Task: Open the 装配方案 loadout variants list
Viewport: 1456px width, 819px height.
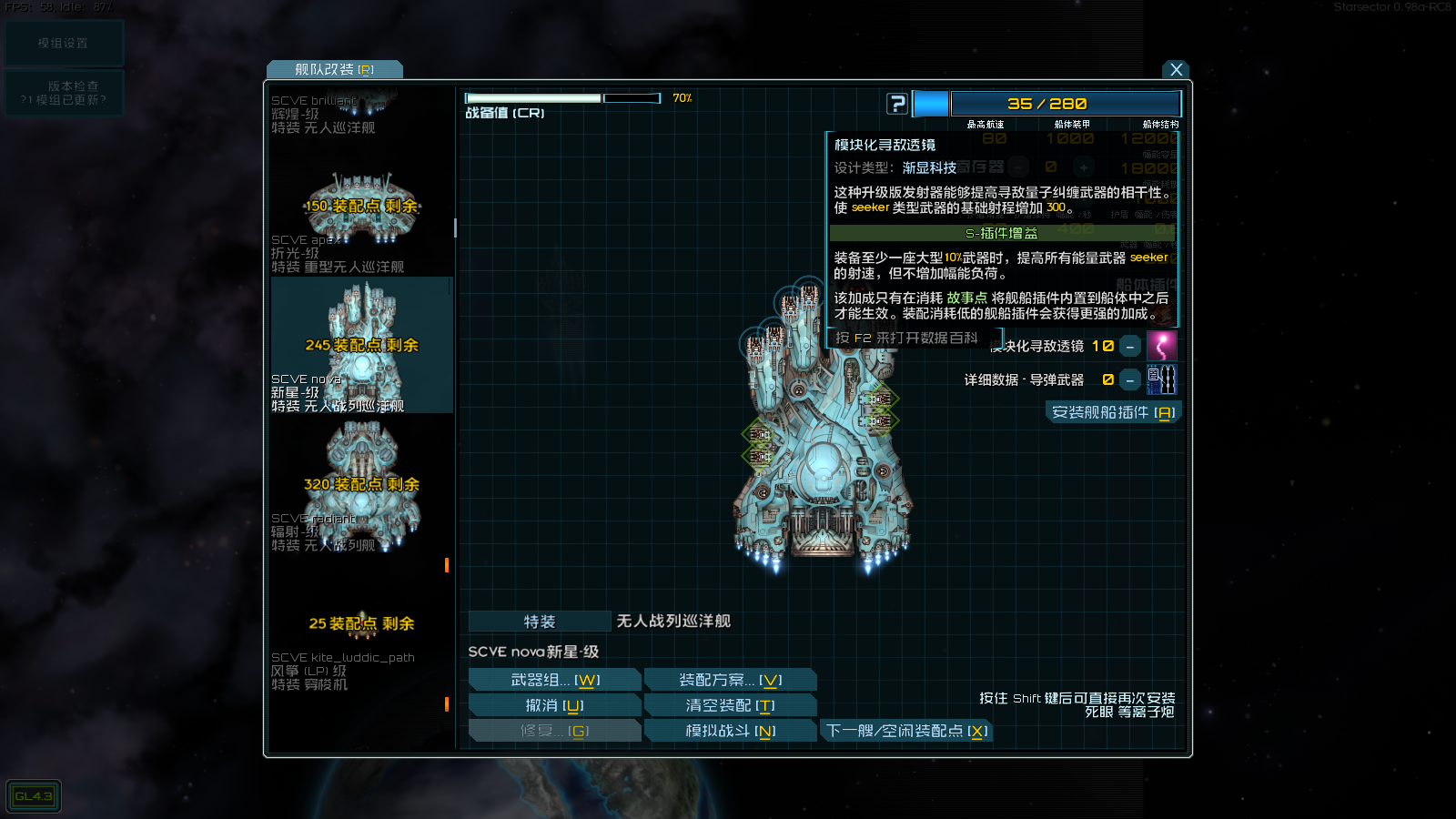Action: (730, 678)
